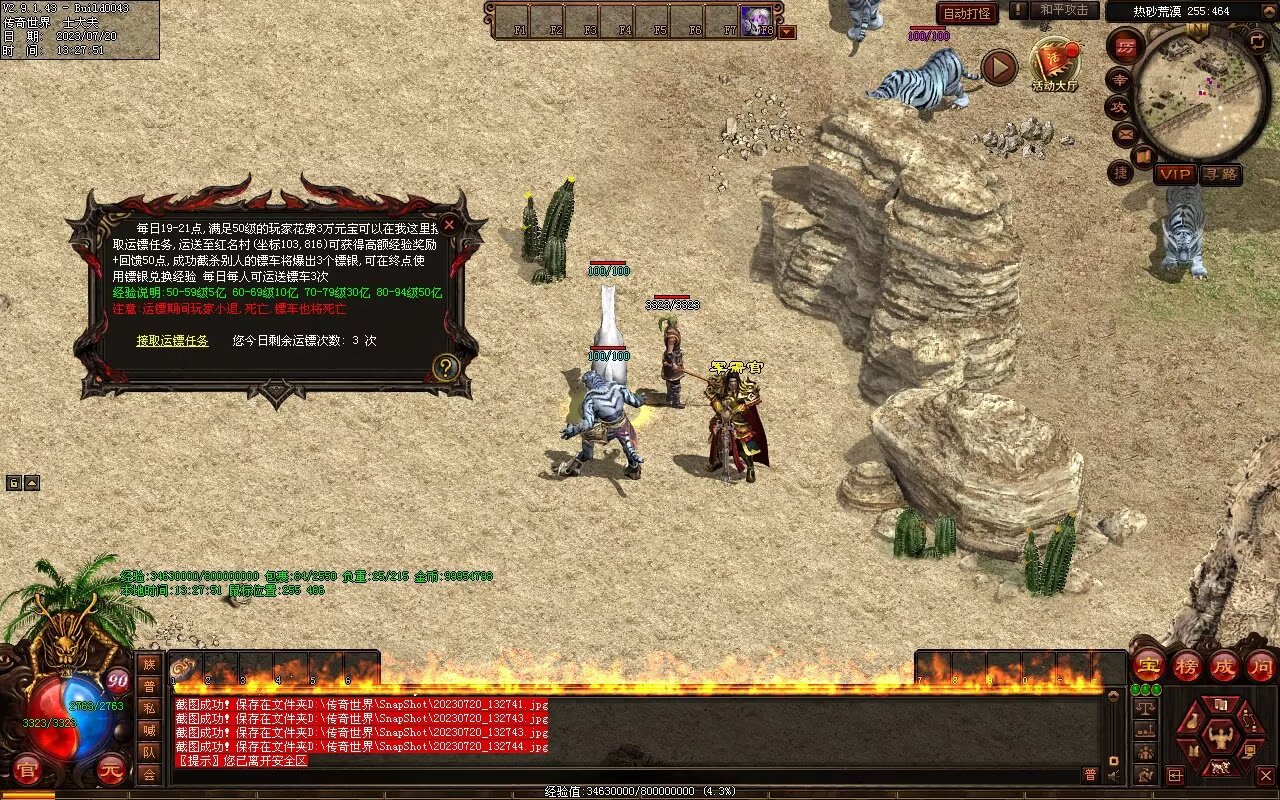The width and height of the screenshot is (1280, 800).
Task: Select the 族 clan chat channel
Action: click(149, 664)
